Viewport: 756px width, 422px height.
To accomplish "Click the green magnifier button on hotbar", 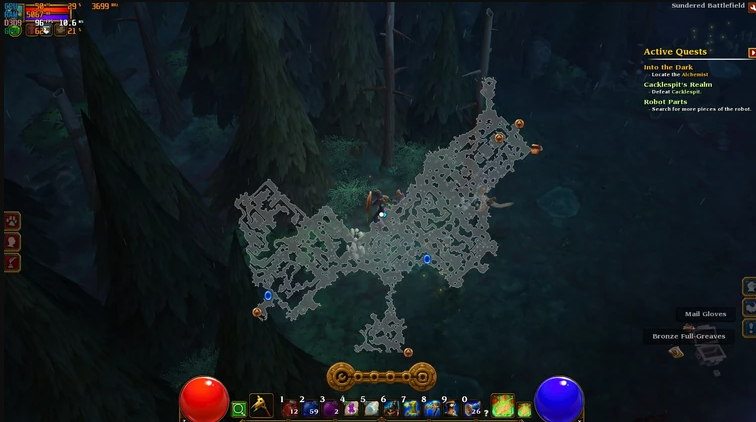I will pyautogui.click(x=239, y=409).
